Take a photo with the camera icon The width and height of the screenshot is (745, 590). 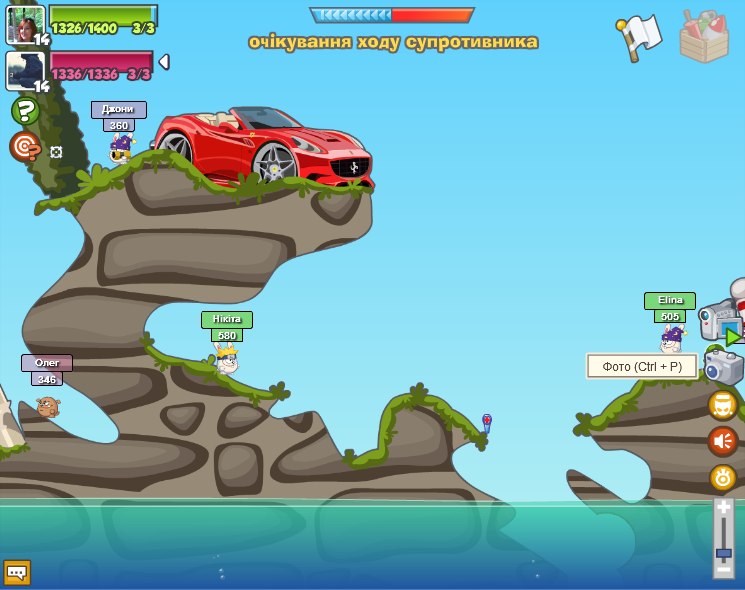click(723, 367)
